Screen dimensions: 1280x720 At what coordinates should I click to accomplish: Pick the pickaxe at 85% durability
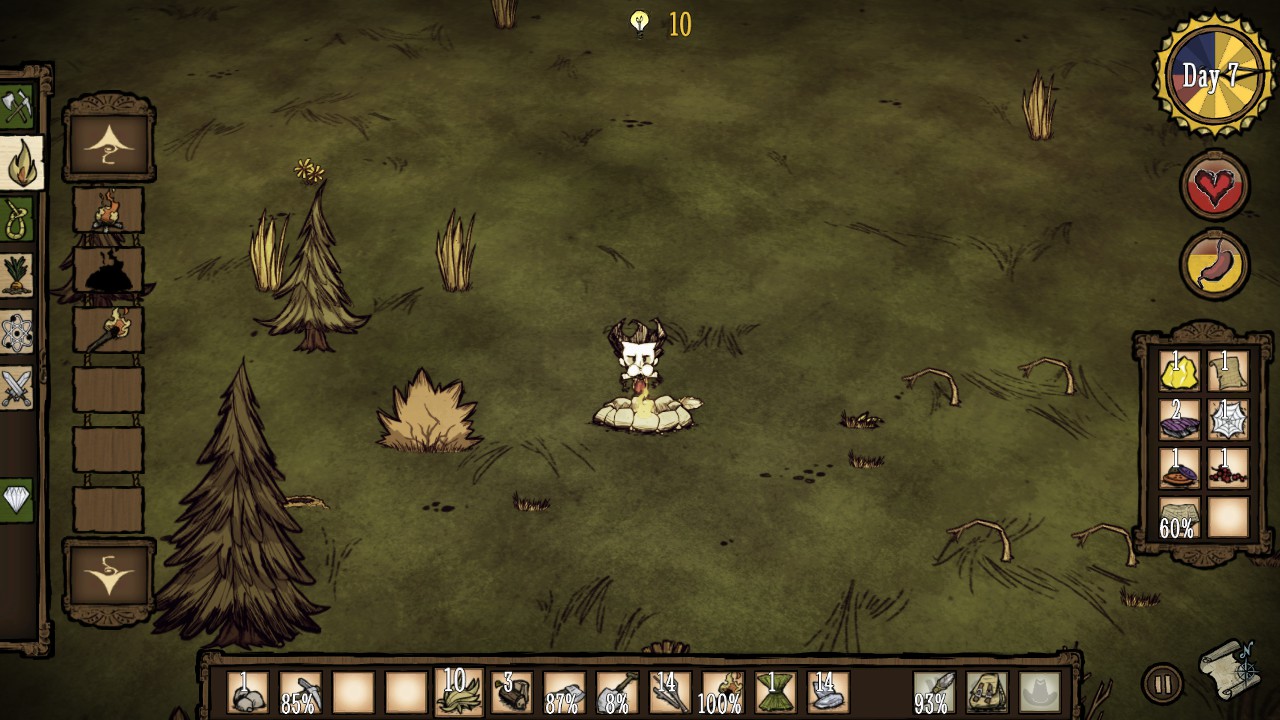point(301,692)
